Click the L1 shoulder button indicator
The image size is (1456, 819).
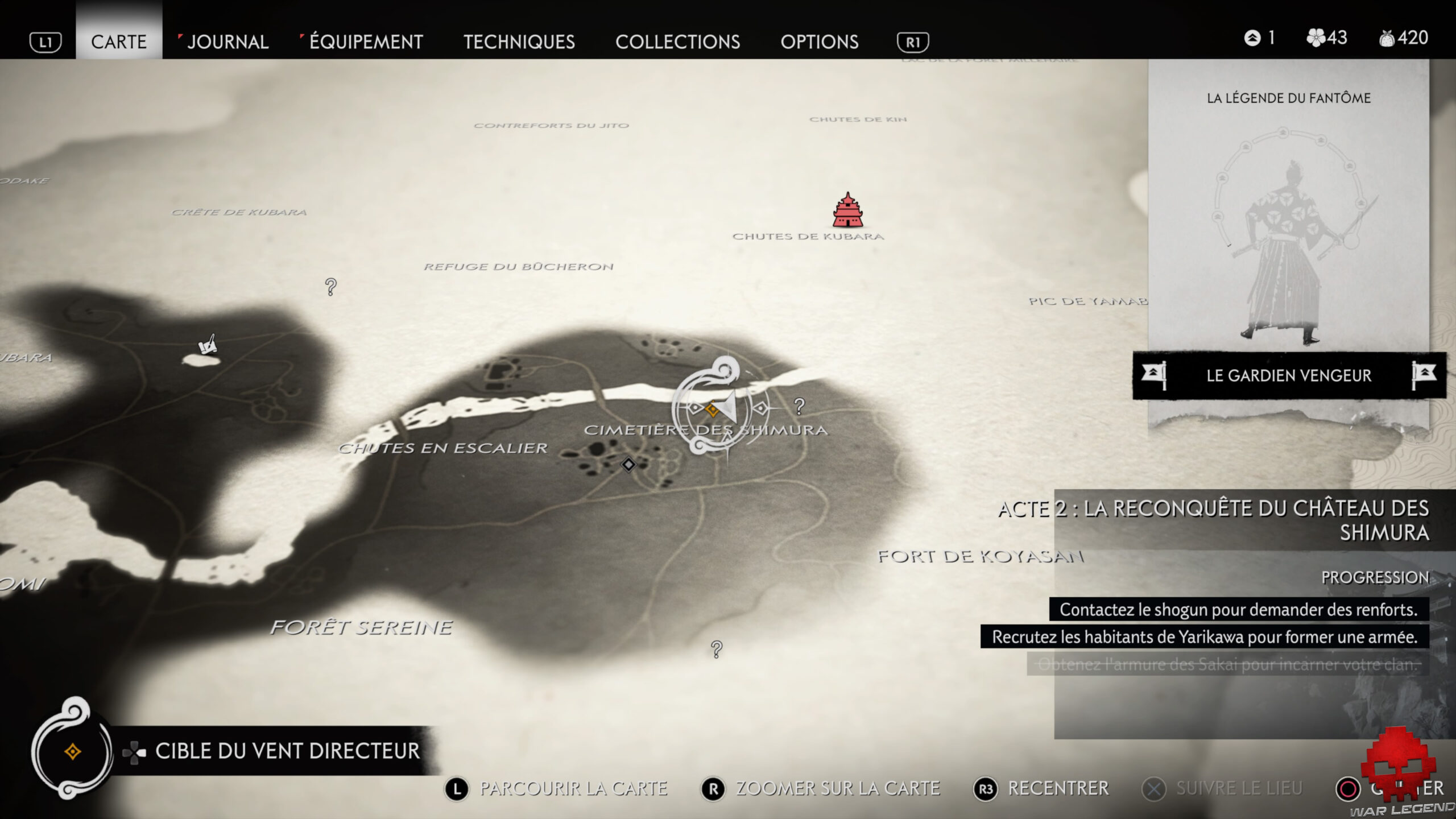tap(47, 42)
